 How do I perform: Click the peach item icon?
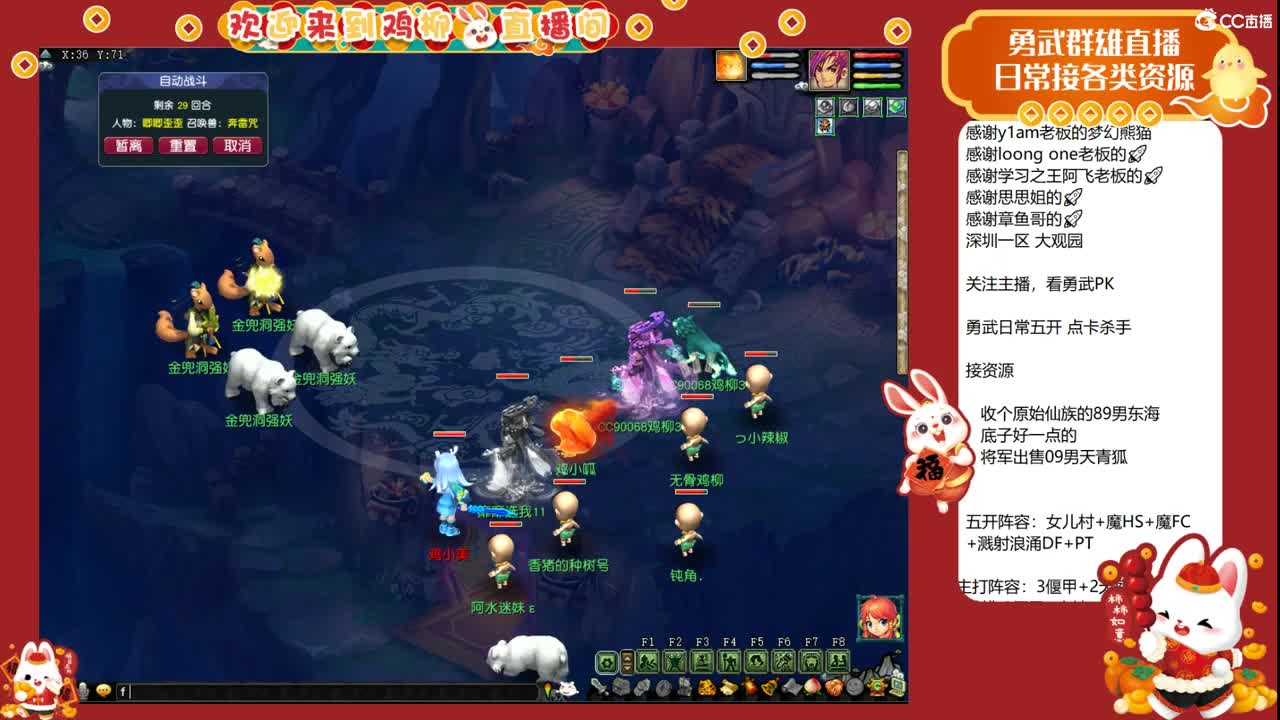click(811, 688)
